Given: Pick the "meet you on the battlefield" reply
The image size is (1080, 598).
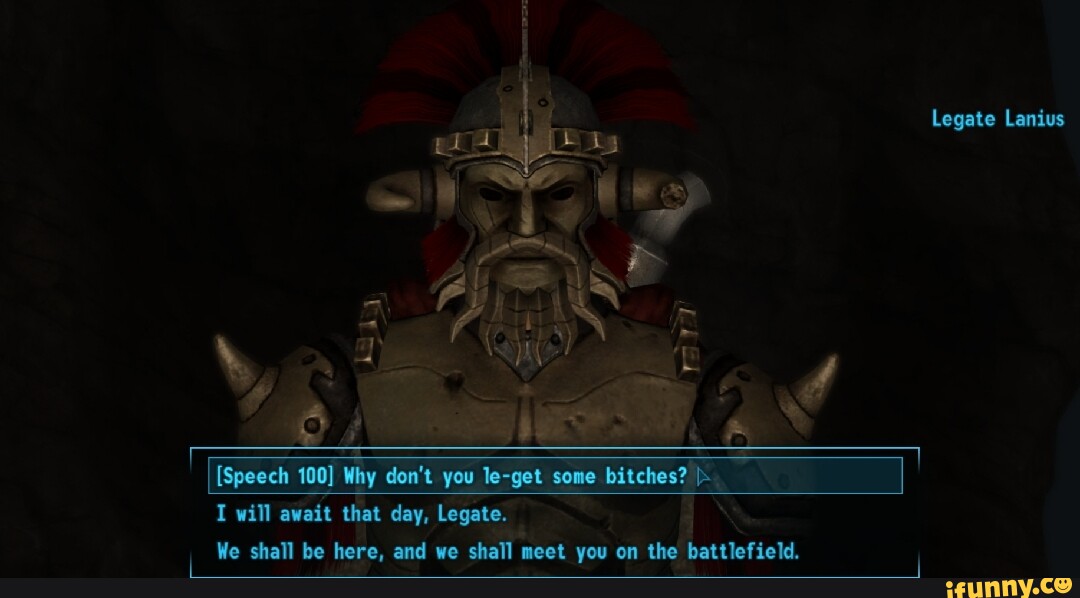Looking at the screenshot, I should pos(507,551).
